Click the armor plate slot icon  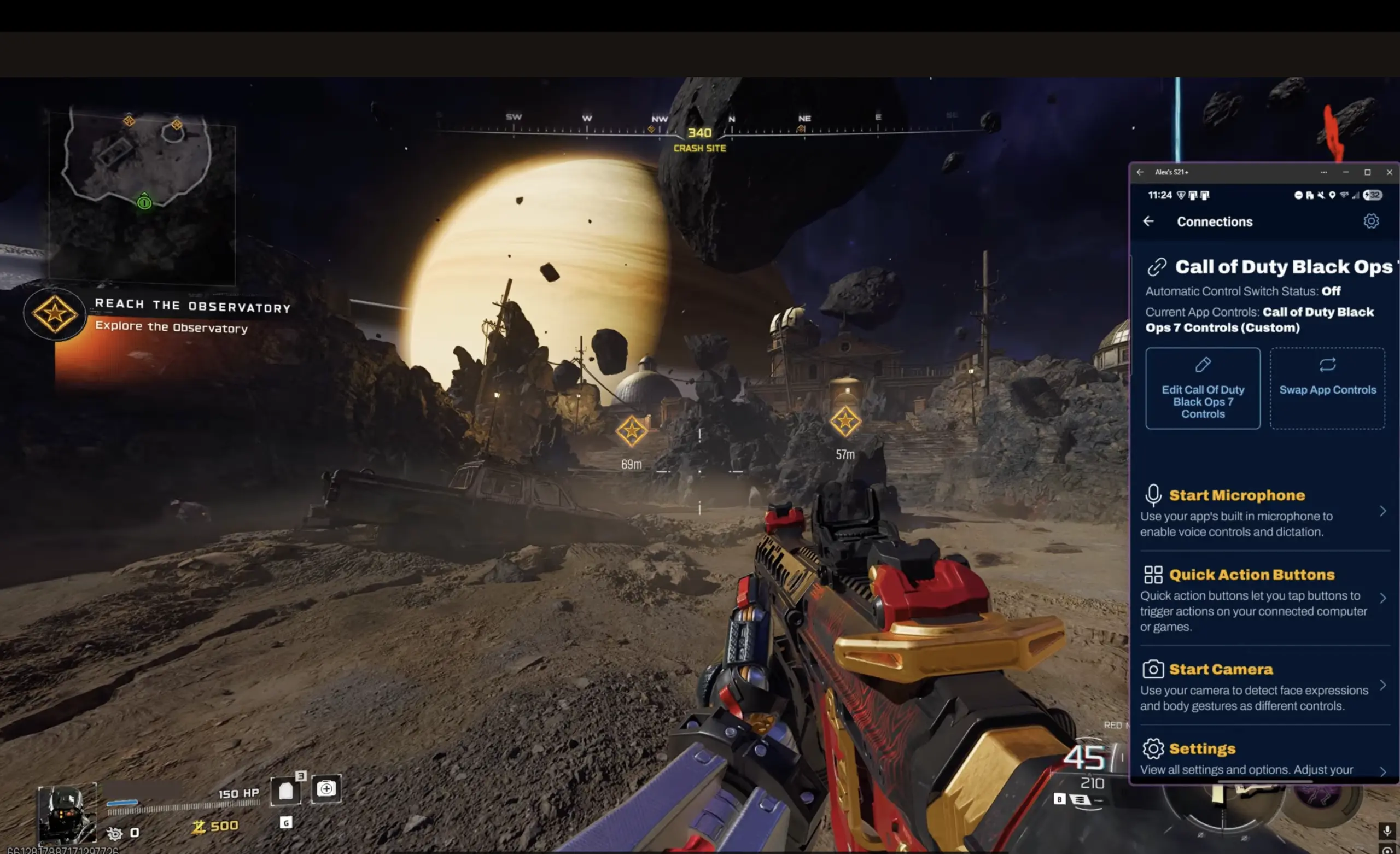(286, 790)
